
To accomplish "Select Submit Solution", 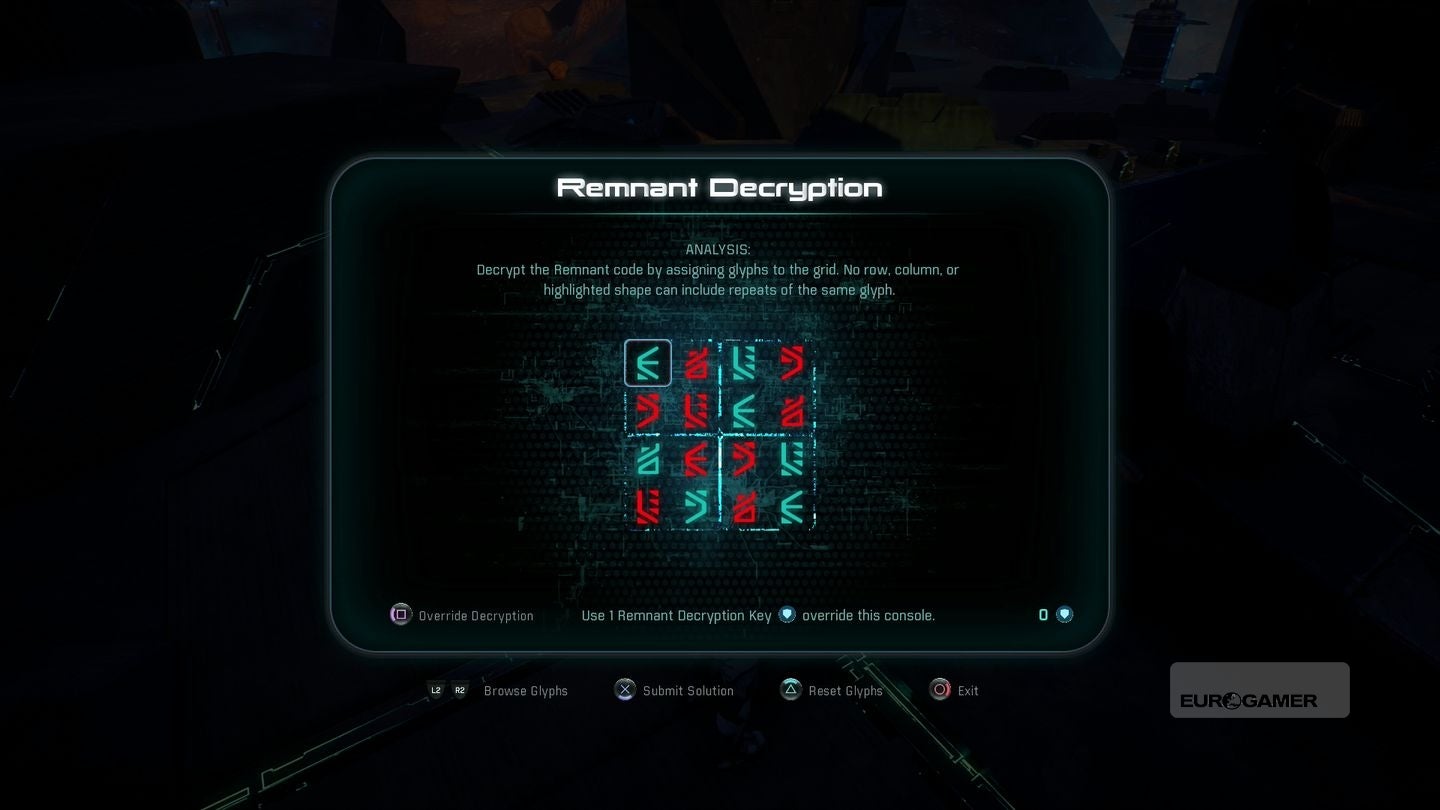I will tap(688, 690).
